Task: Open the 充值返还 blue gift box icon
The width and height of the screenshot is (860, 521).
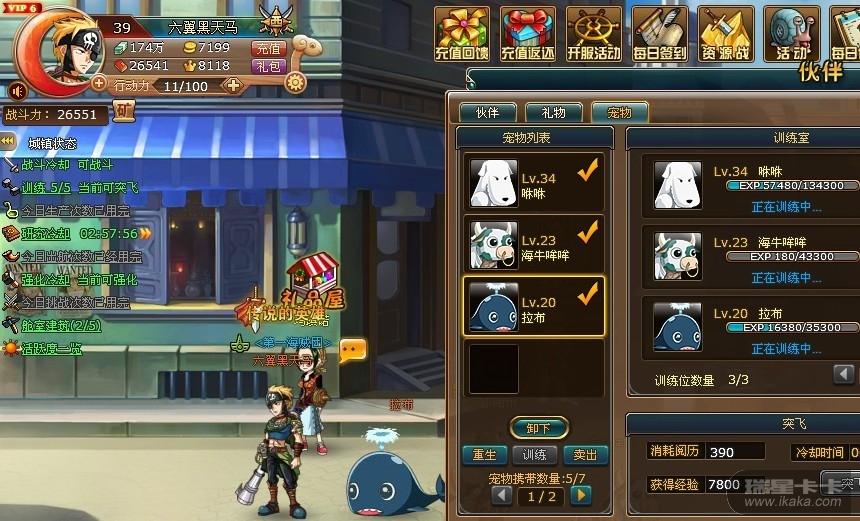Action: click(x=528, y=34)
